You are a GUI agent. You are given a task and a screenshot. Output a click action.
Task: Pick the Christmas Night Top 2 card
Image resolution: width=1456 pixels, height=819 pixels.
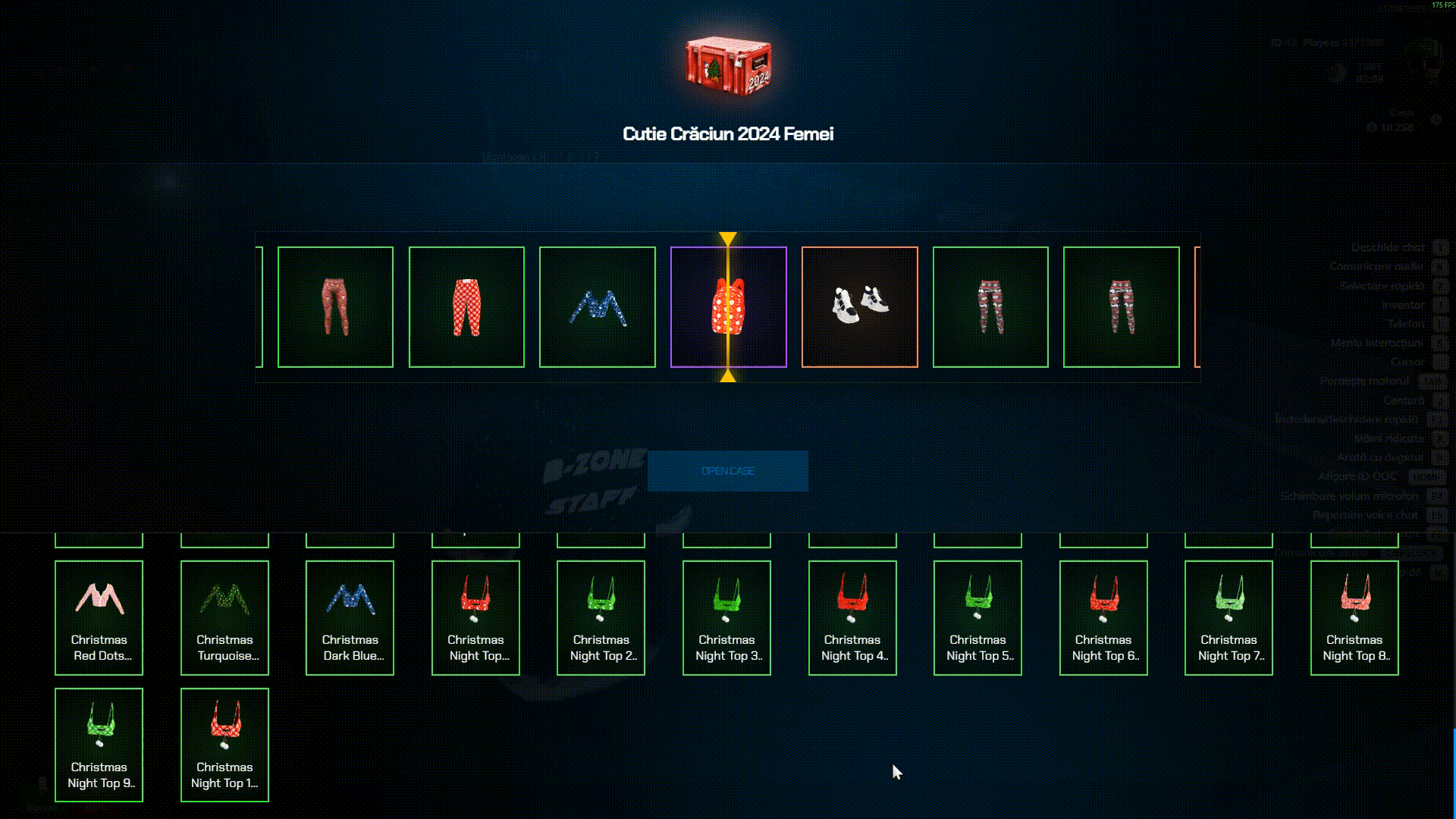tap(601, 617)
